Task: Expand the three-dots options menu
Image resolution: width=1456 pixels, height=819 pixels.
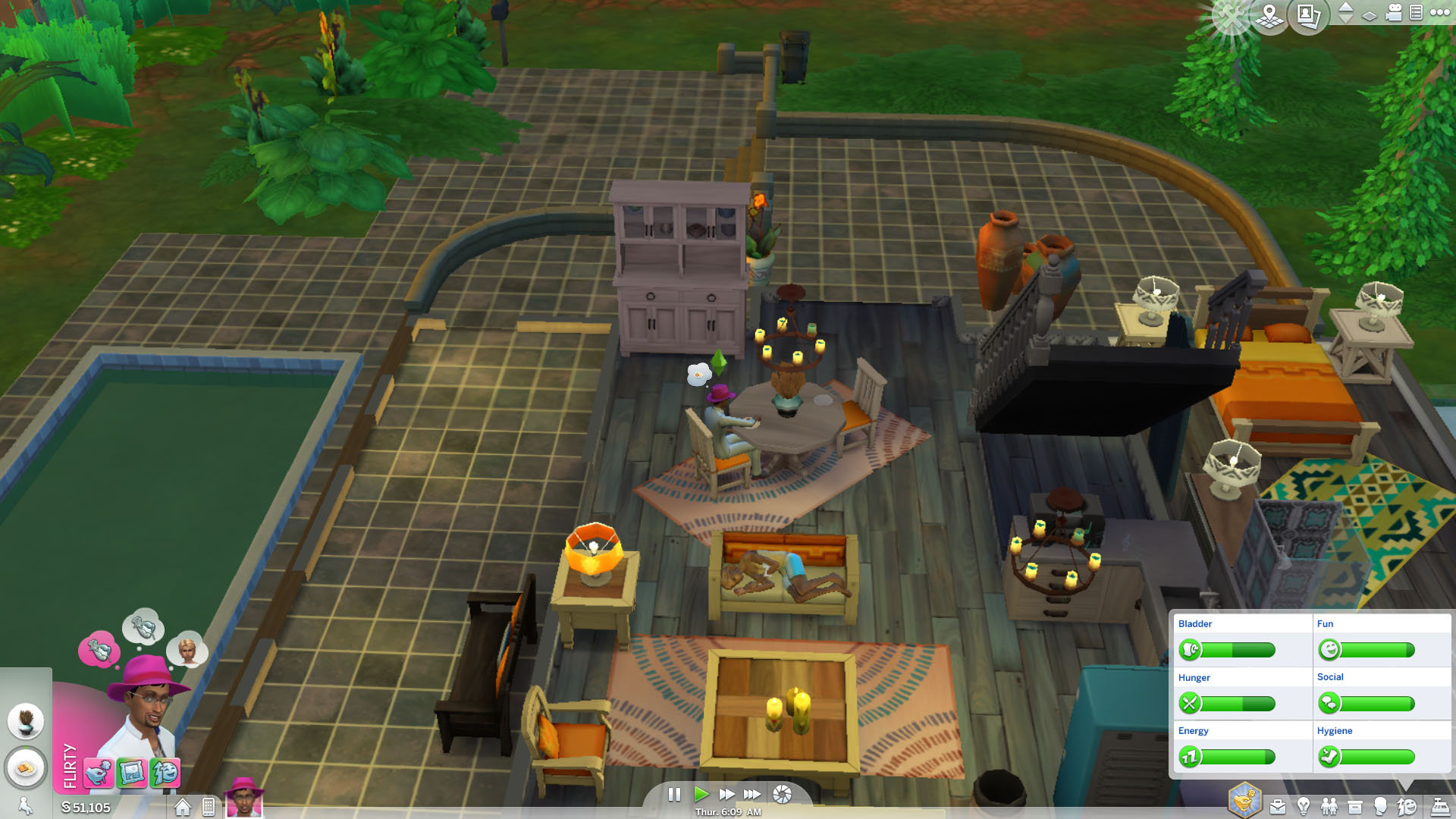Action: [x=1439, y=13]
